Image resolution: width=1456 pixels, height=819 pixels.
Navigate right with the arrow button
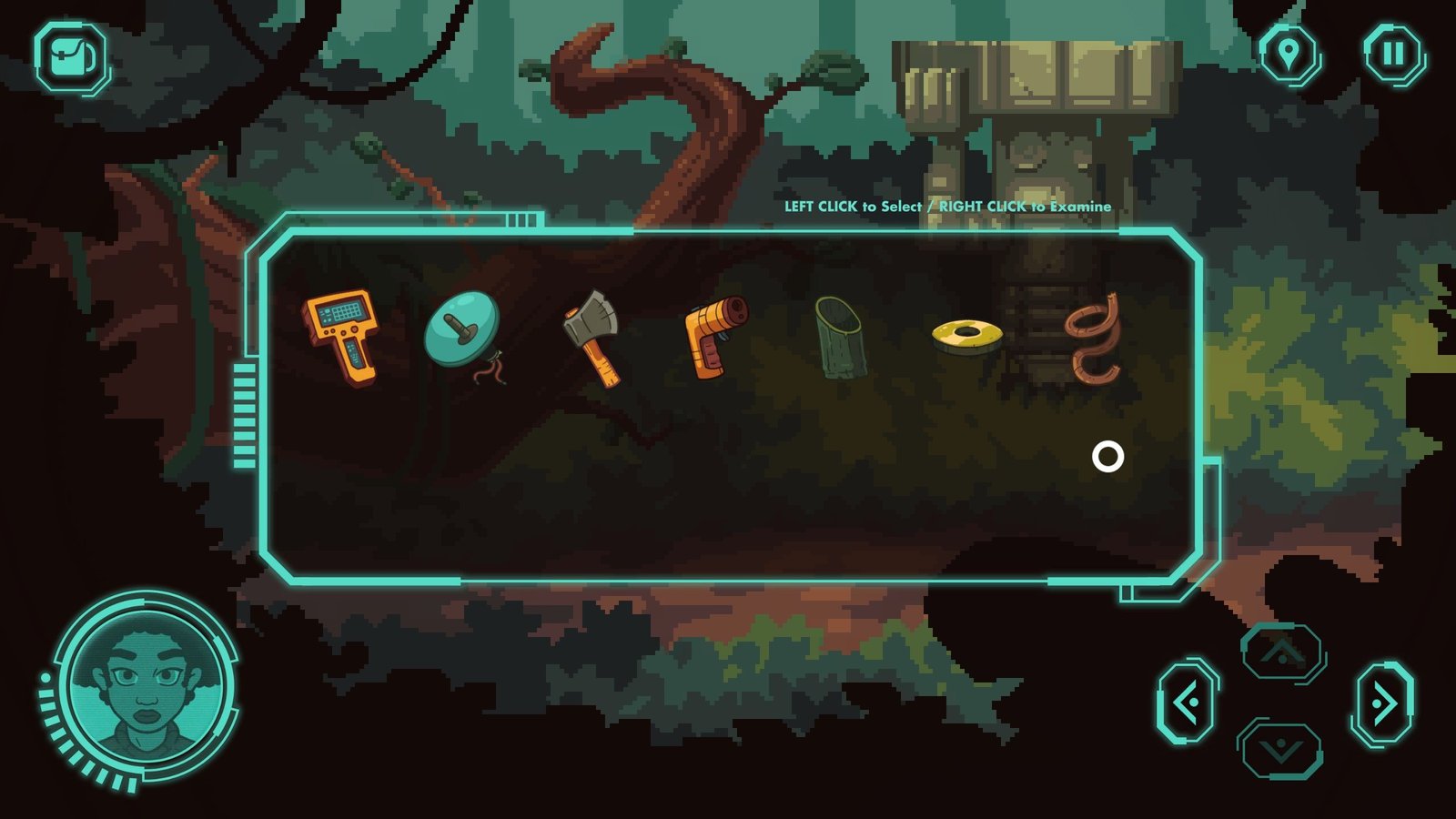click(x=1383, y=703)
